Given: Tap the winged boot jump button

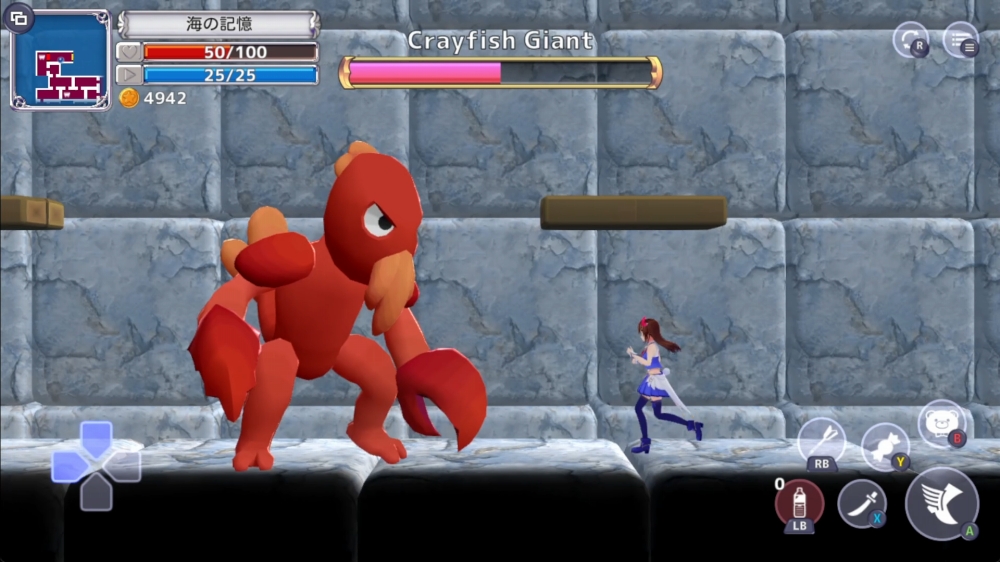Looking at the screenshot, I should [x=941, y=502].
